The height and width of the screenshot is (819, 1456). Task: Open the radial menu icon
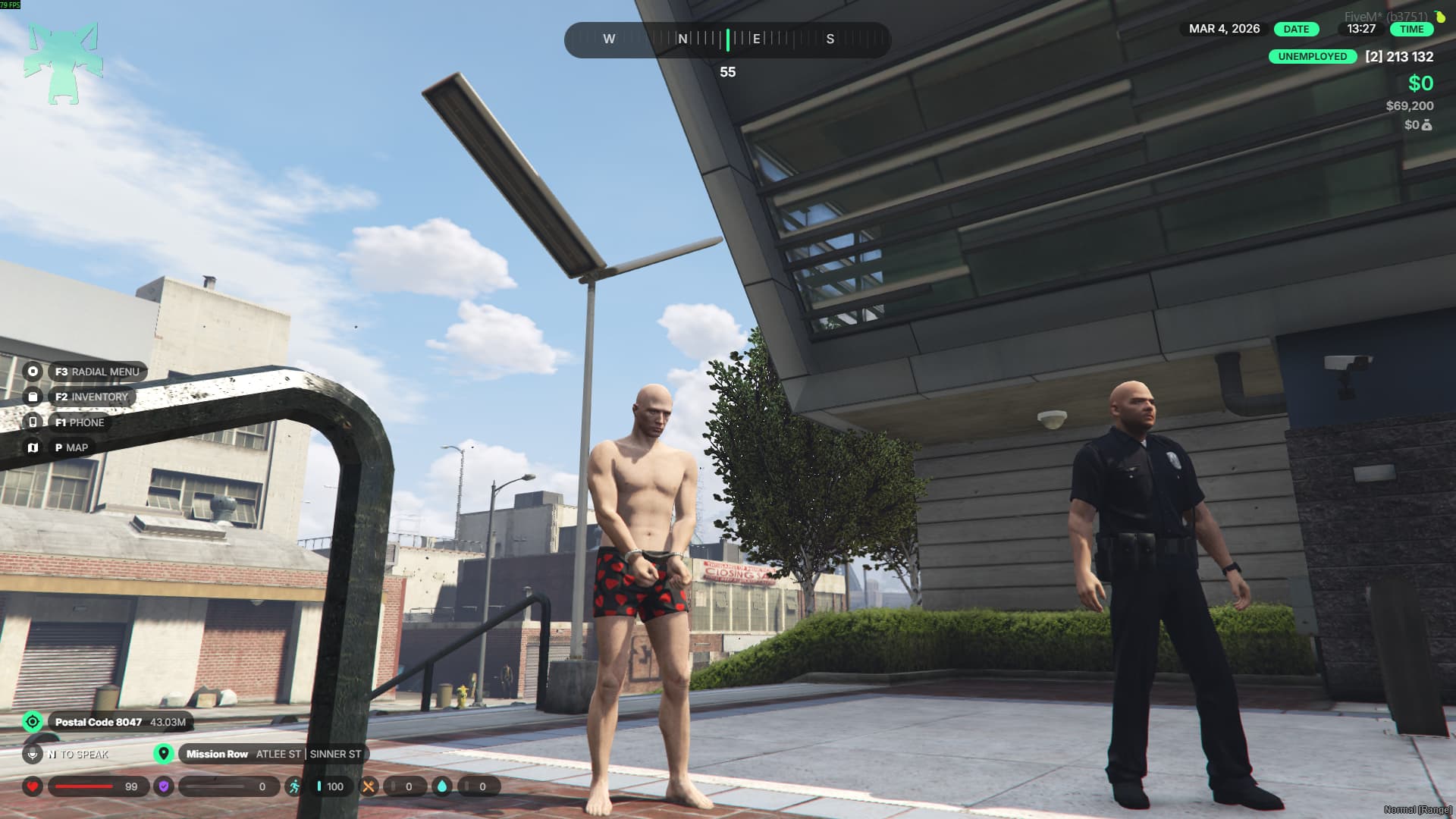(x=33, y=372)
